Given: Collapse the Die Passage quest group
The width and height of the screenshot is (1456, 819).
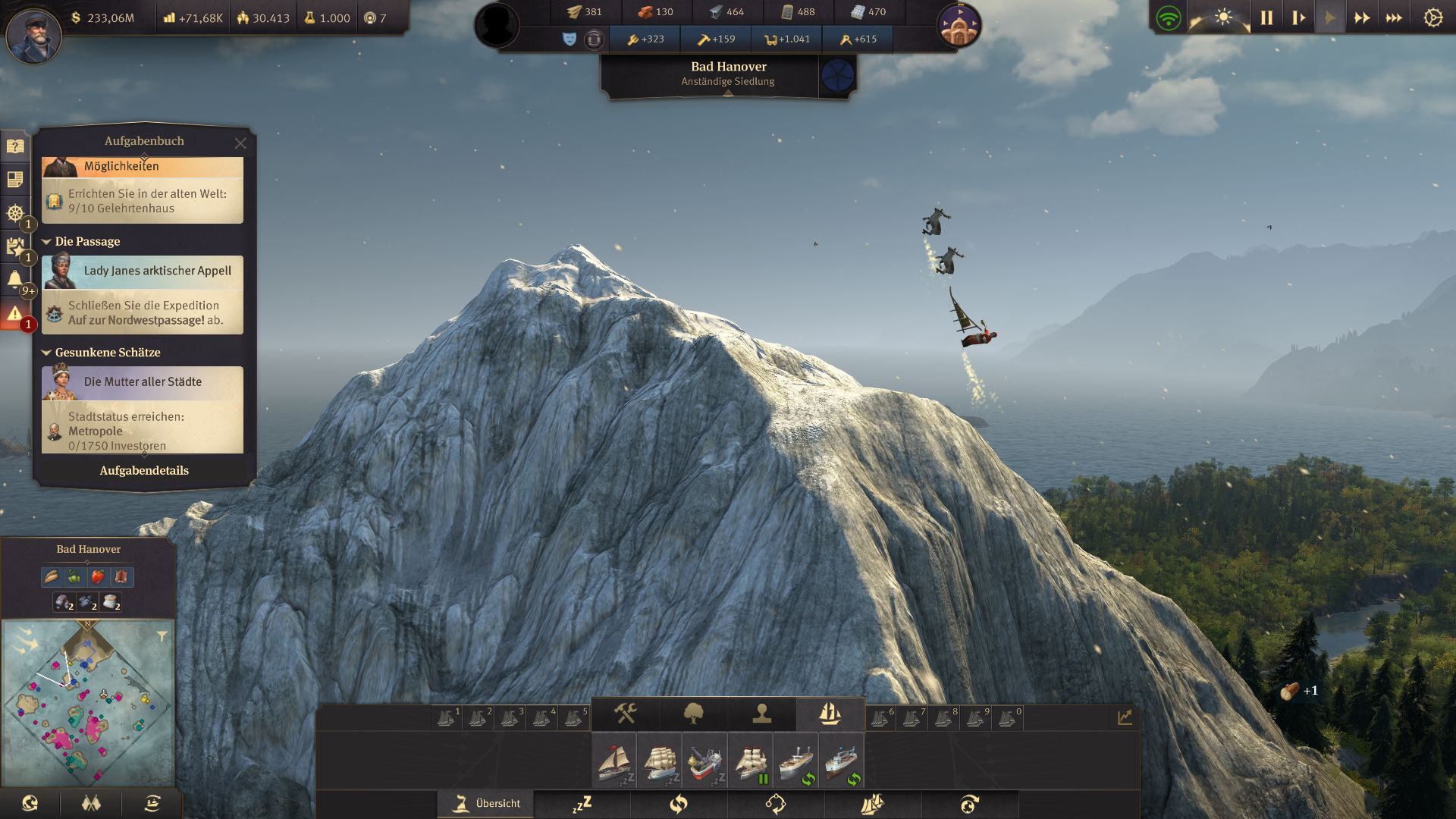Looking at the screenshot, I should (48, 241).
